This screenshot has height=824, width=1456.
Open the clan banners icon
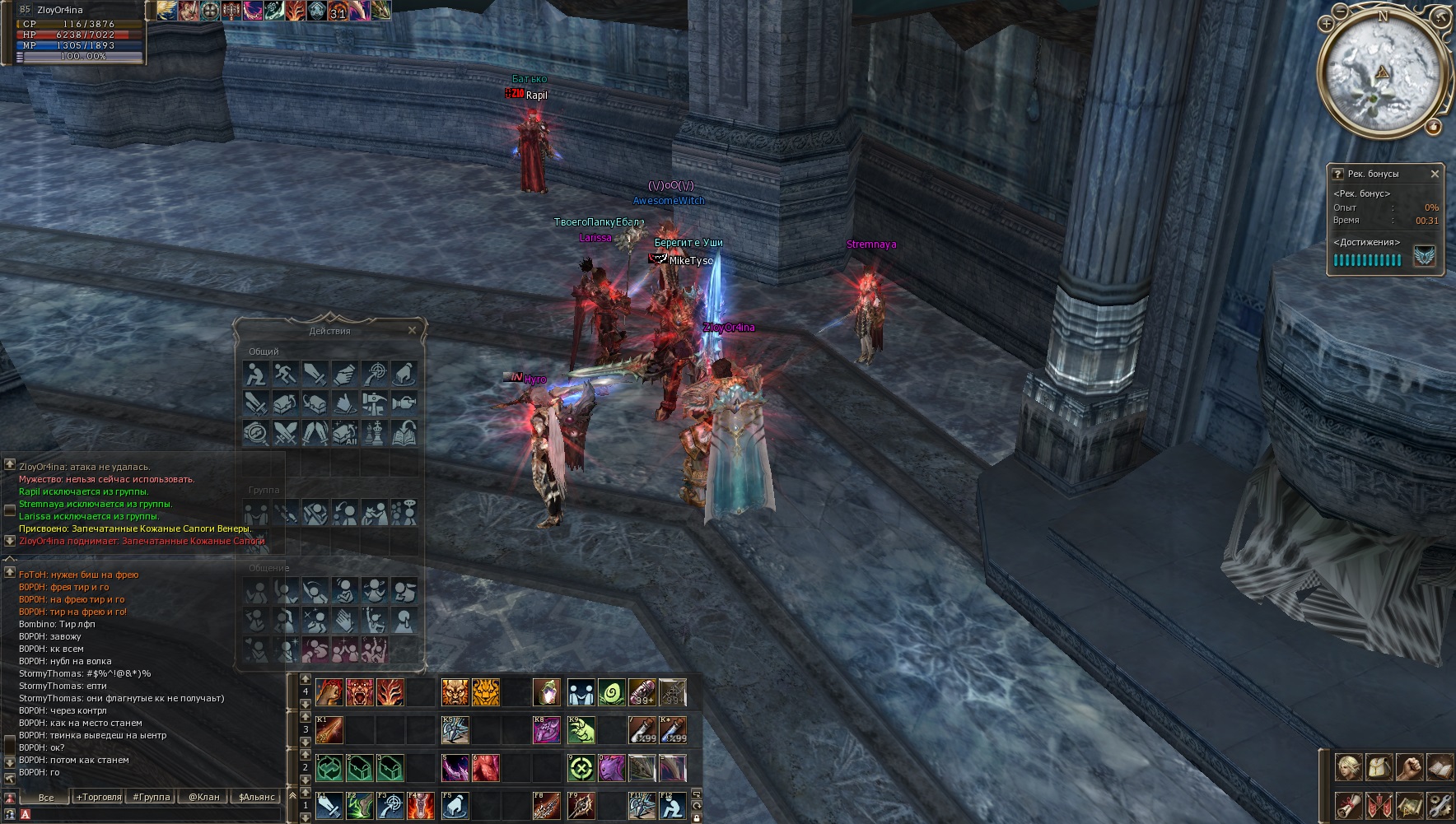click(1379, 804)
